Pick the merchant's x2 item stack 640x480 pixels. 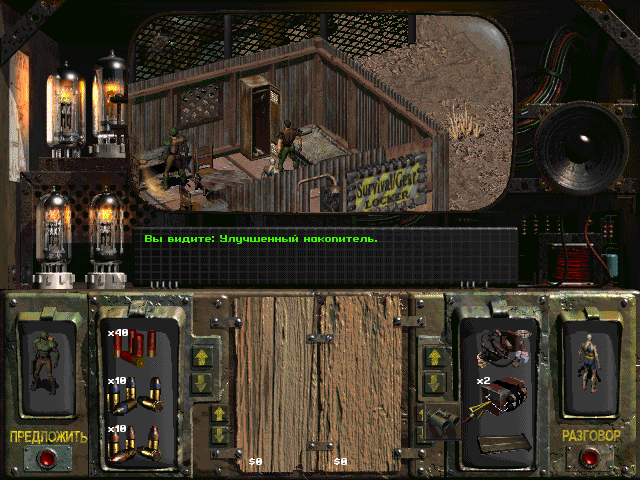pos(505,394)
